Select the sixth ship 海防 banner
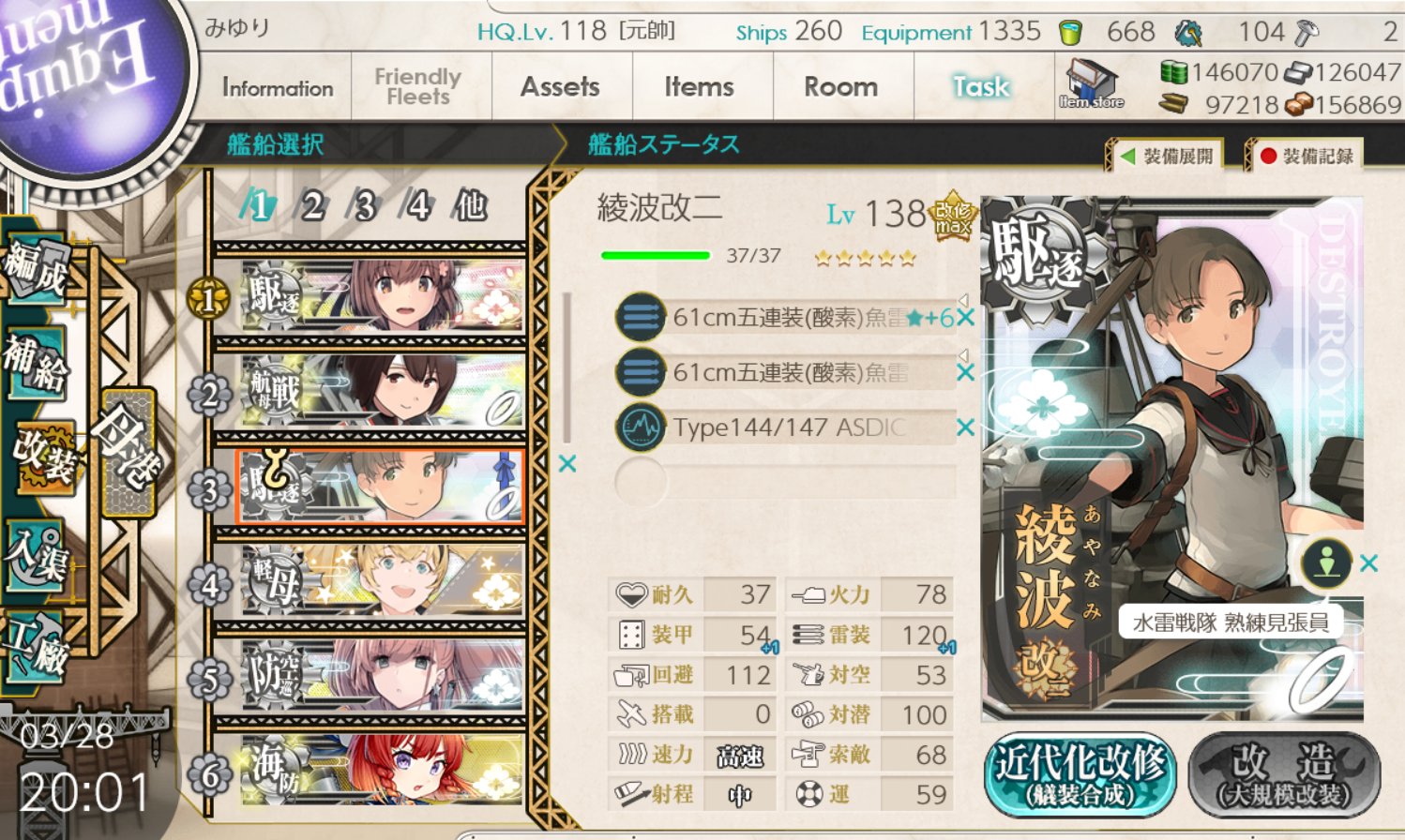 click(383, 771)
